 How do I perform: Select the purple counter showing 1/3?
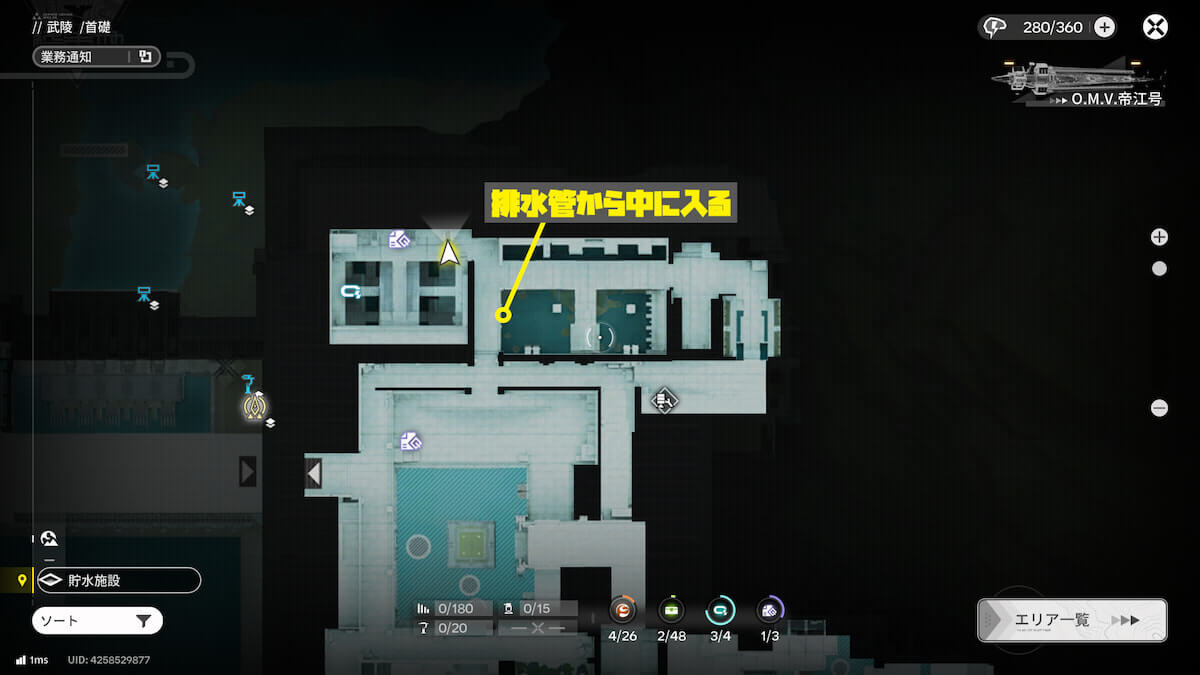769,609
